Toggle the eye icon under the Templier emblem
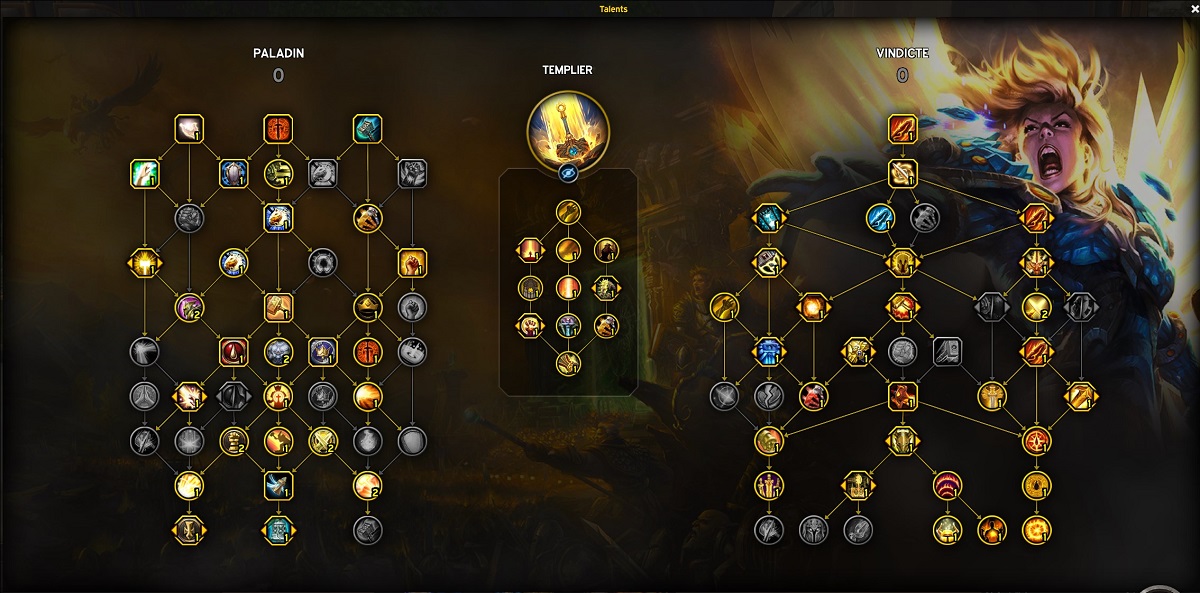 coord(567,172)
